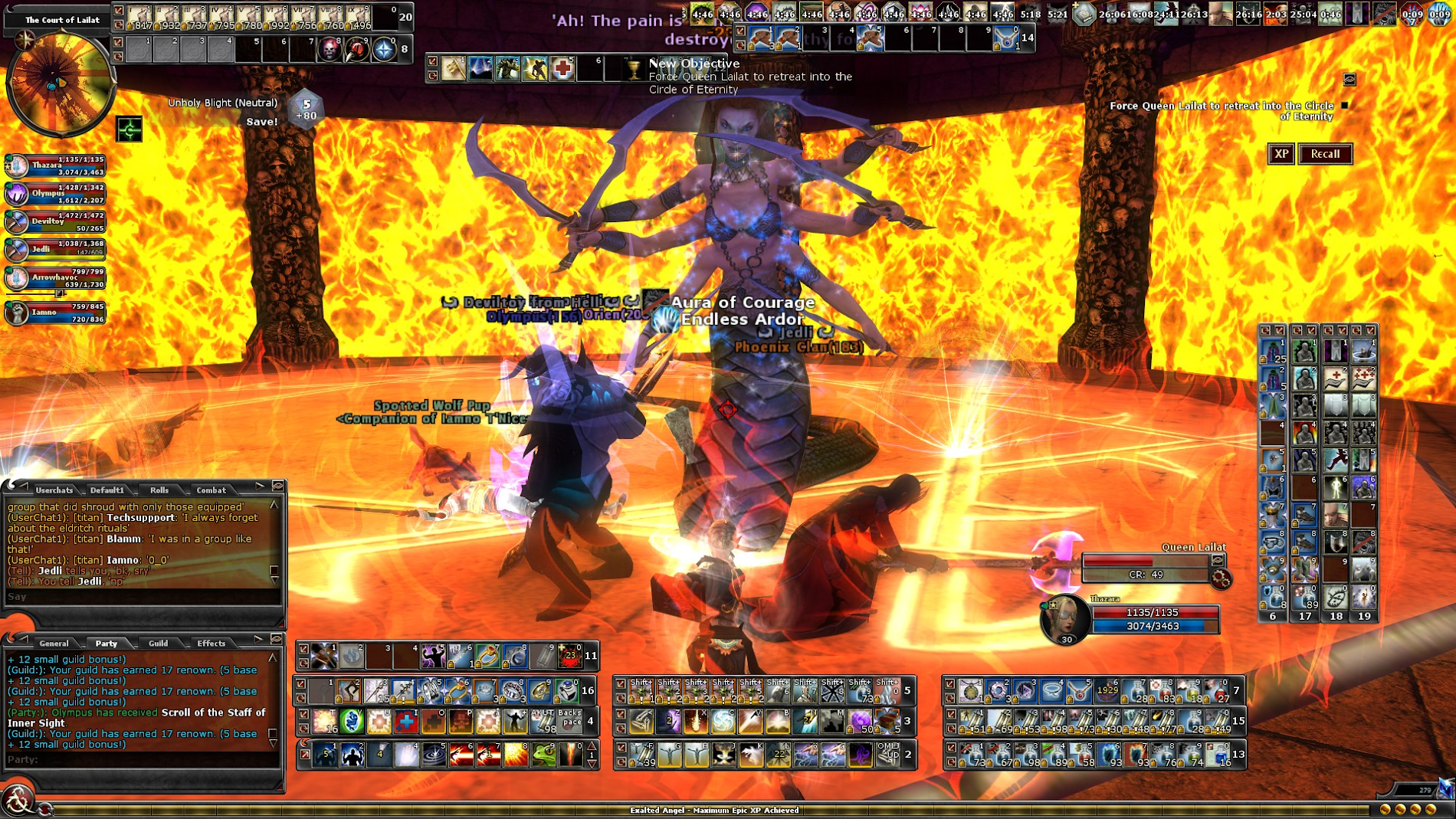Open the Rolls chat tab

tap(159, 490)
